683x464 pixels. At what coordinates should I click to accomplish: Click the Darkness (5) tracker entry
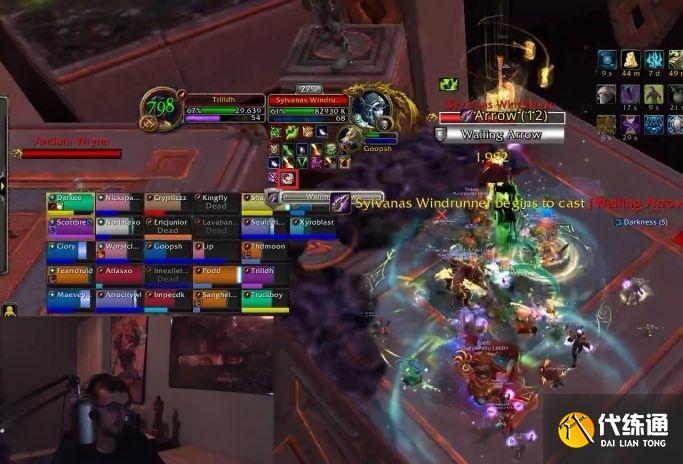tap(640, 221)
